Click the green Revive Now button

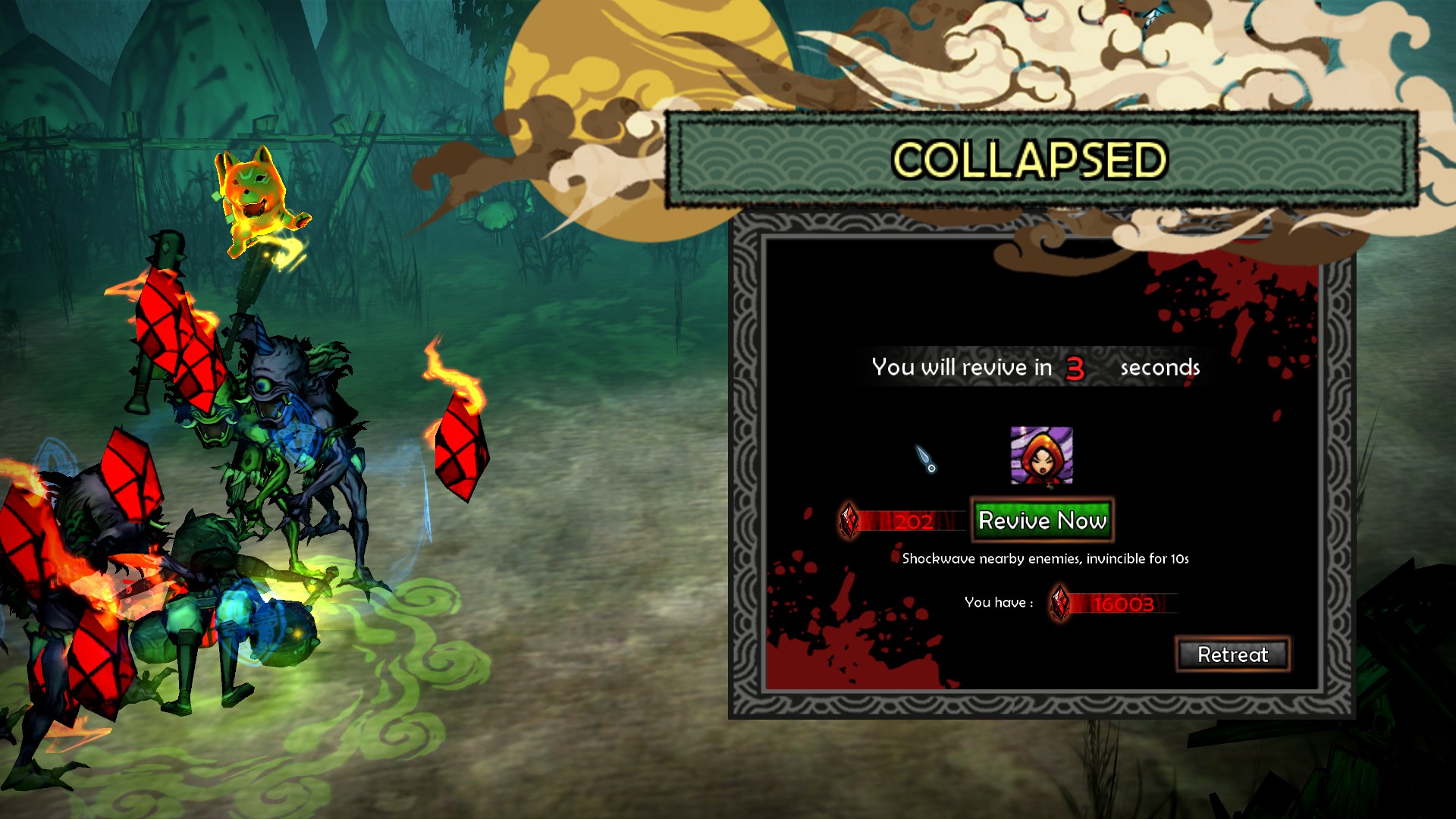[x=1042, y=520]
